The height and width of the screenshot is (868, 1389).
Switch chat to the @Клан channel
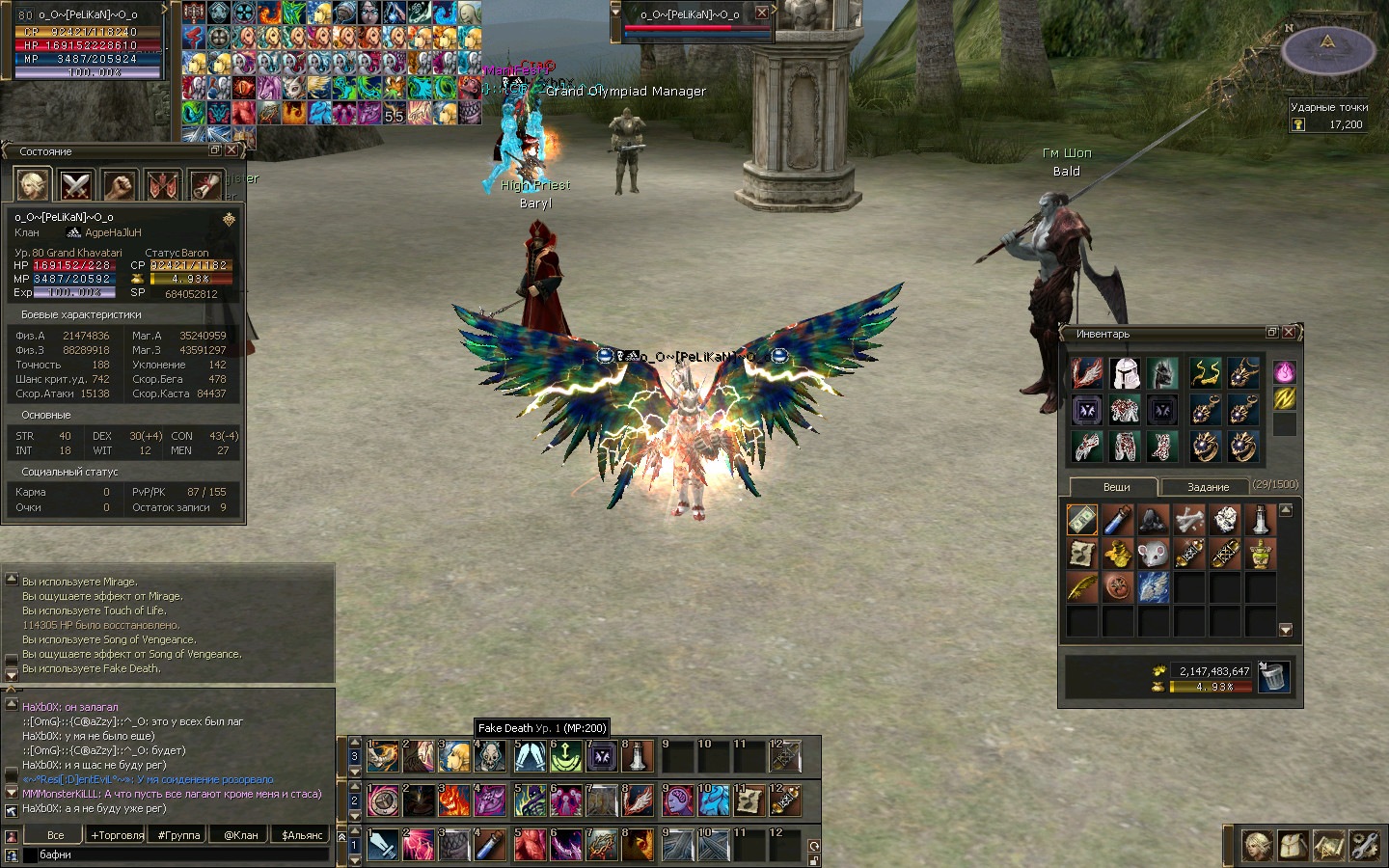pyautogui.click(x=241, y=835)
